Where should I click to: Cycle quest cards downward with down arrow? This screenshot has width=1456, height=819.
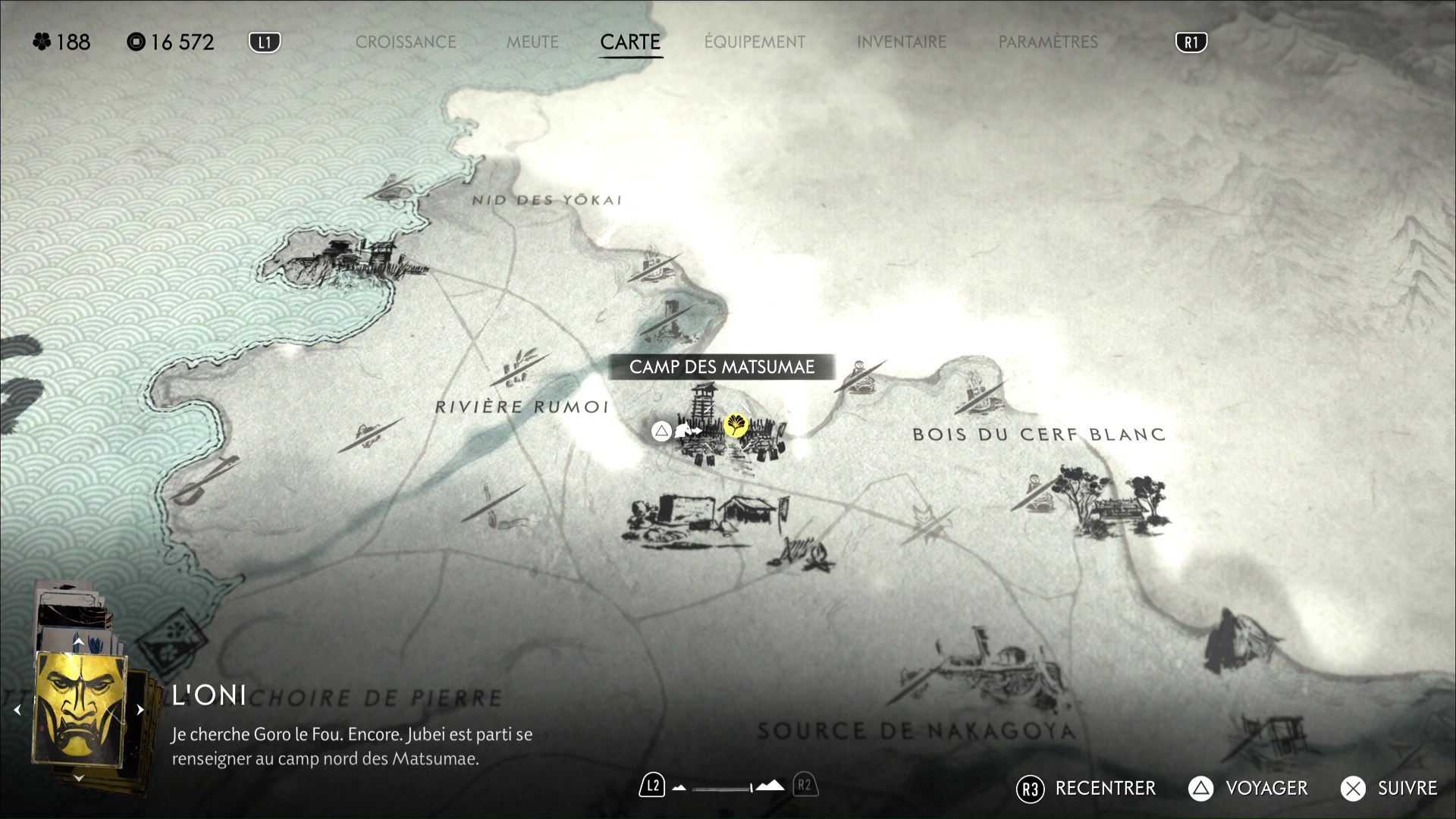click(78, 778)
